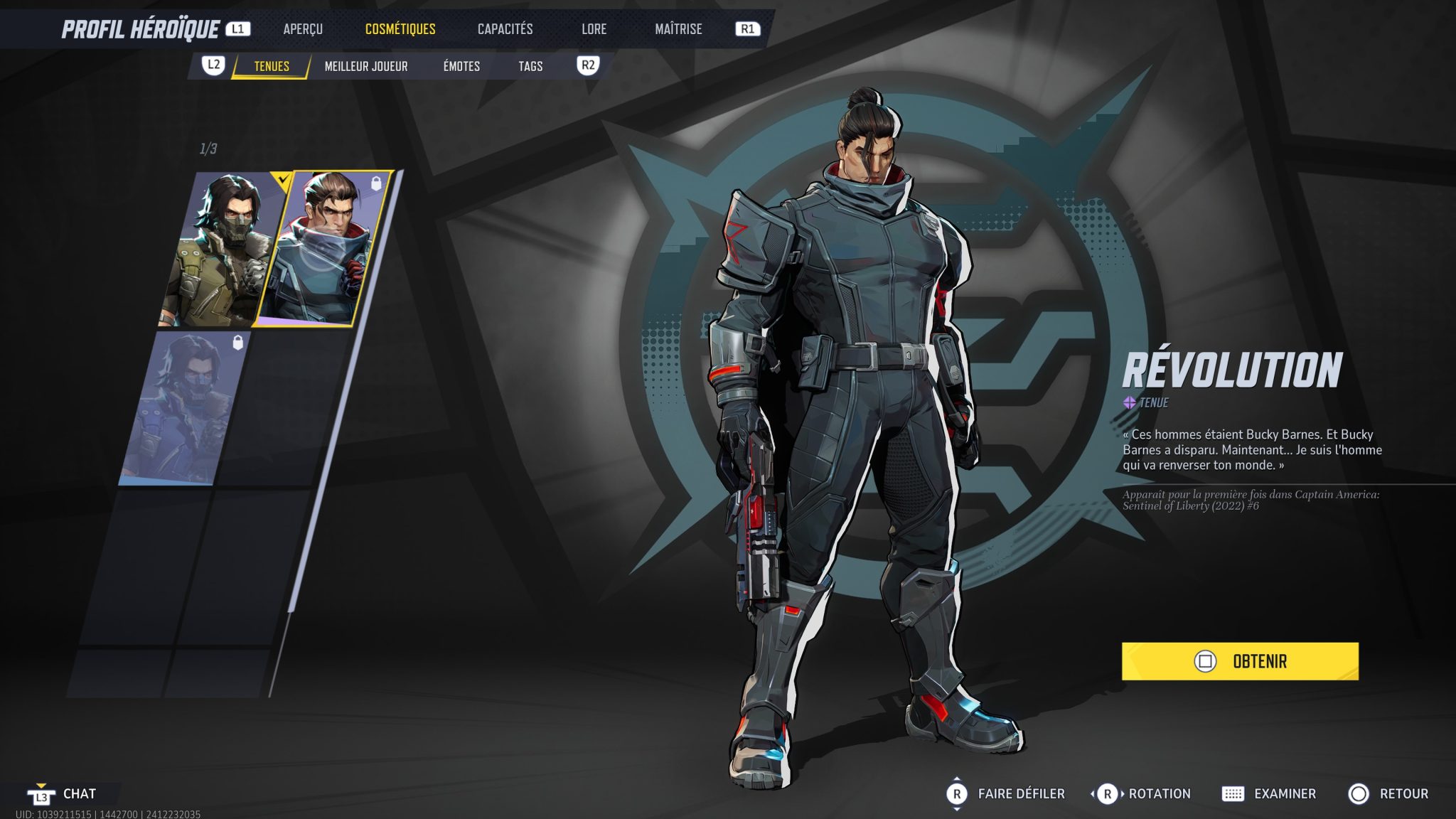
Task: Open the Lore section
Action: point(594,29)
